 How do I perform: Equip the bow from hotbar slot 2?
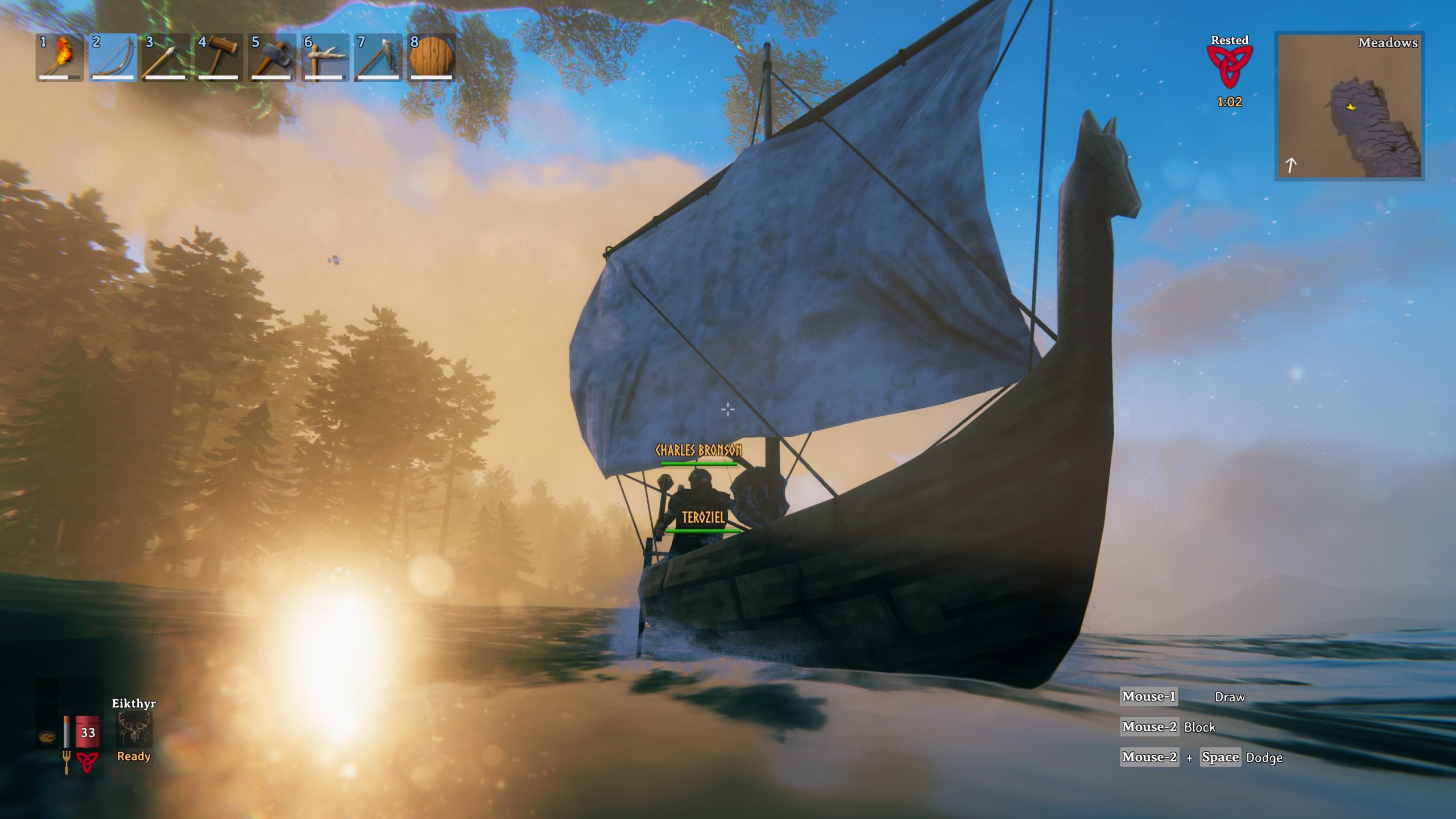pos(113,57)
